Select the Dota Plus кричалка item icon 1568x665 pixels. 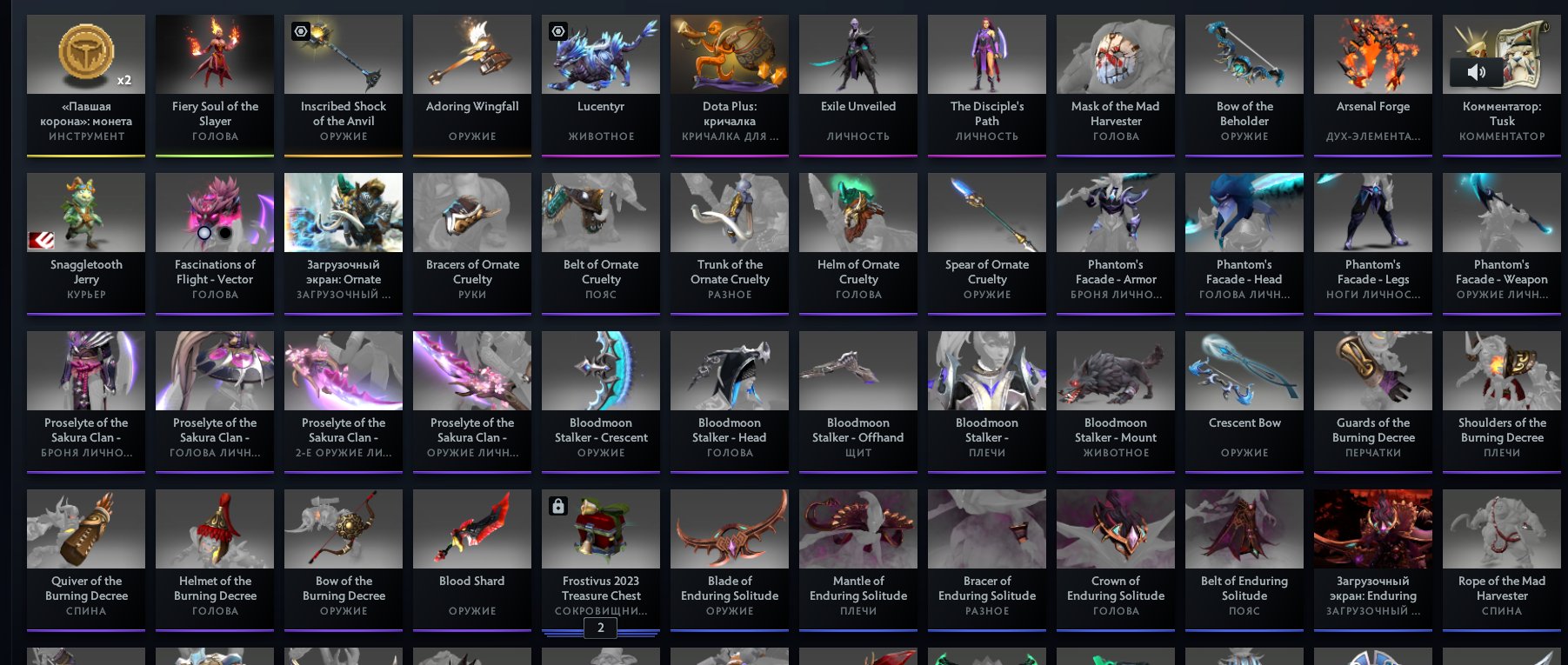pyautogui.click(x=729, y=53)
